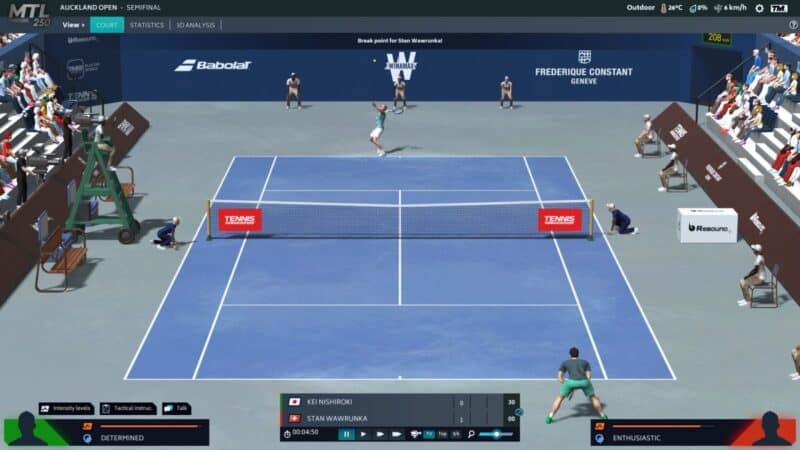Switch to the Court tab
The height and width of the screenshot is (450, 800).
pyautogui.click(x=107, y=25)
